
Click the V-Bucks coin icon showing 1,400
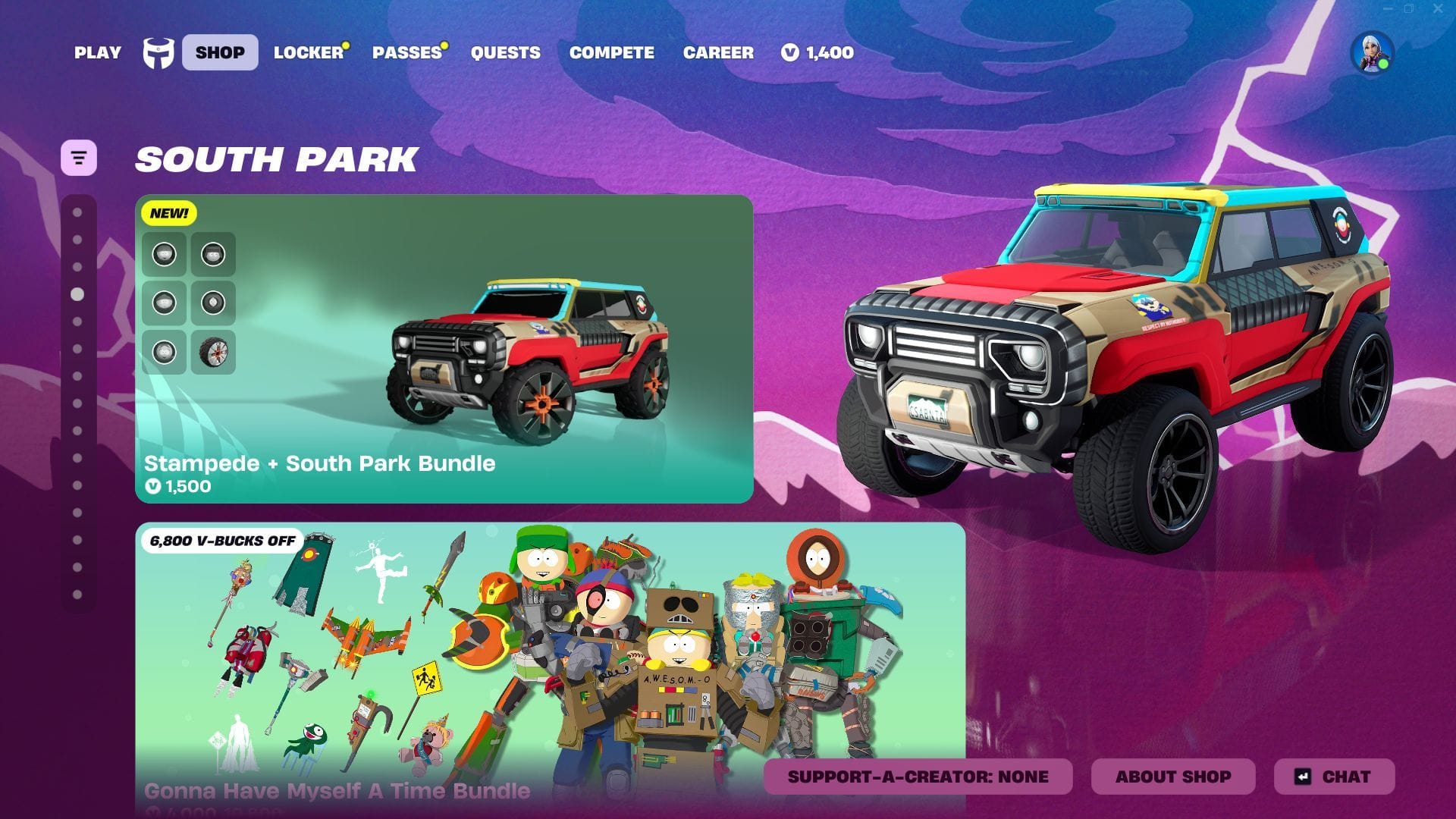coord(789,52)
